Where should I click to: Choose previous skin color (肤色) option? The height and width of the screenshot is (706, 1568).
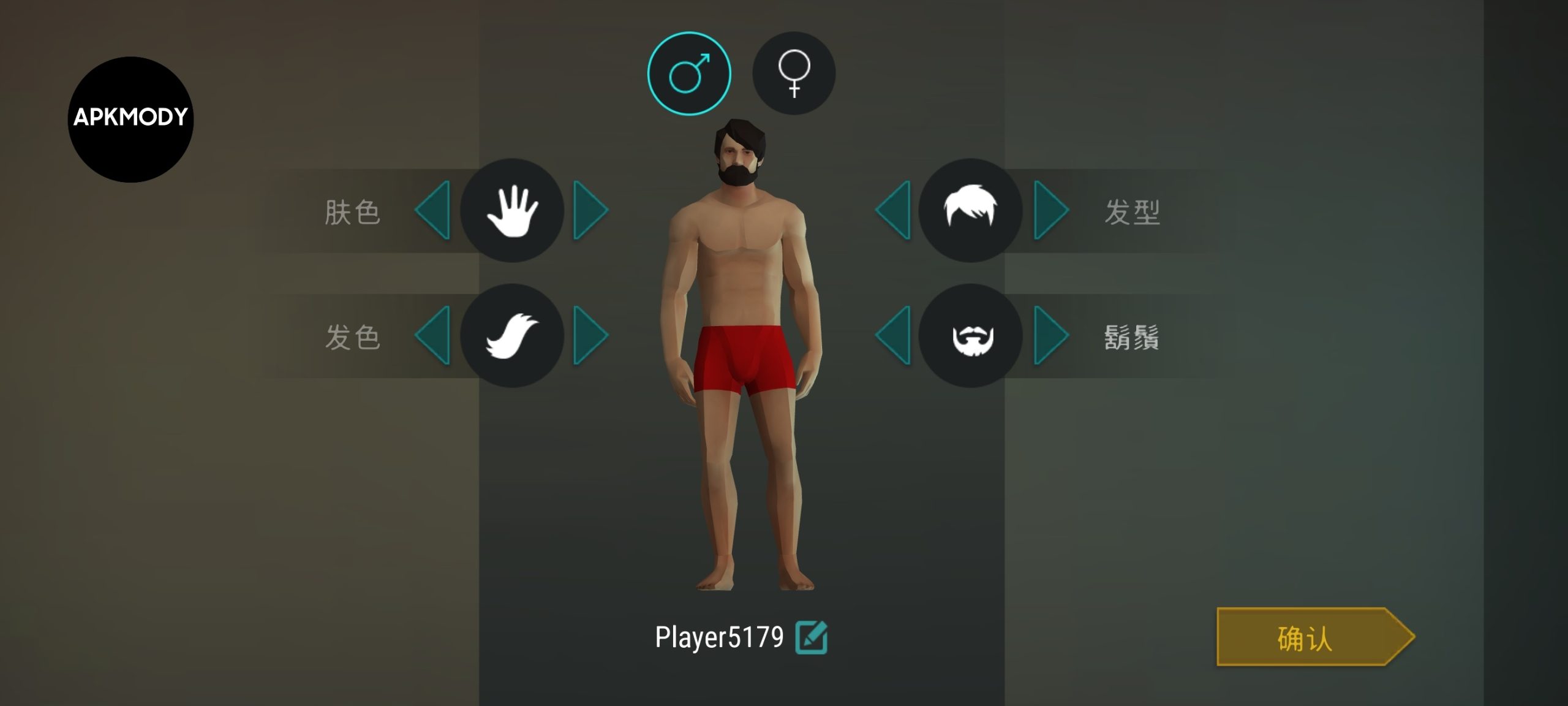434,210
